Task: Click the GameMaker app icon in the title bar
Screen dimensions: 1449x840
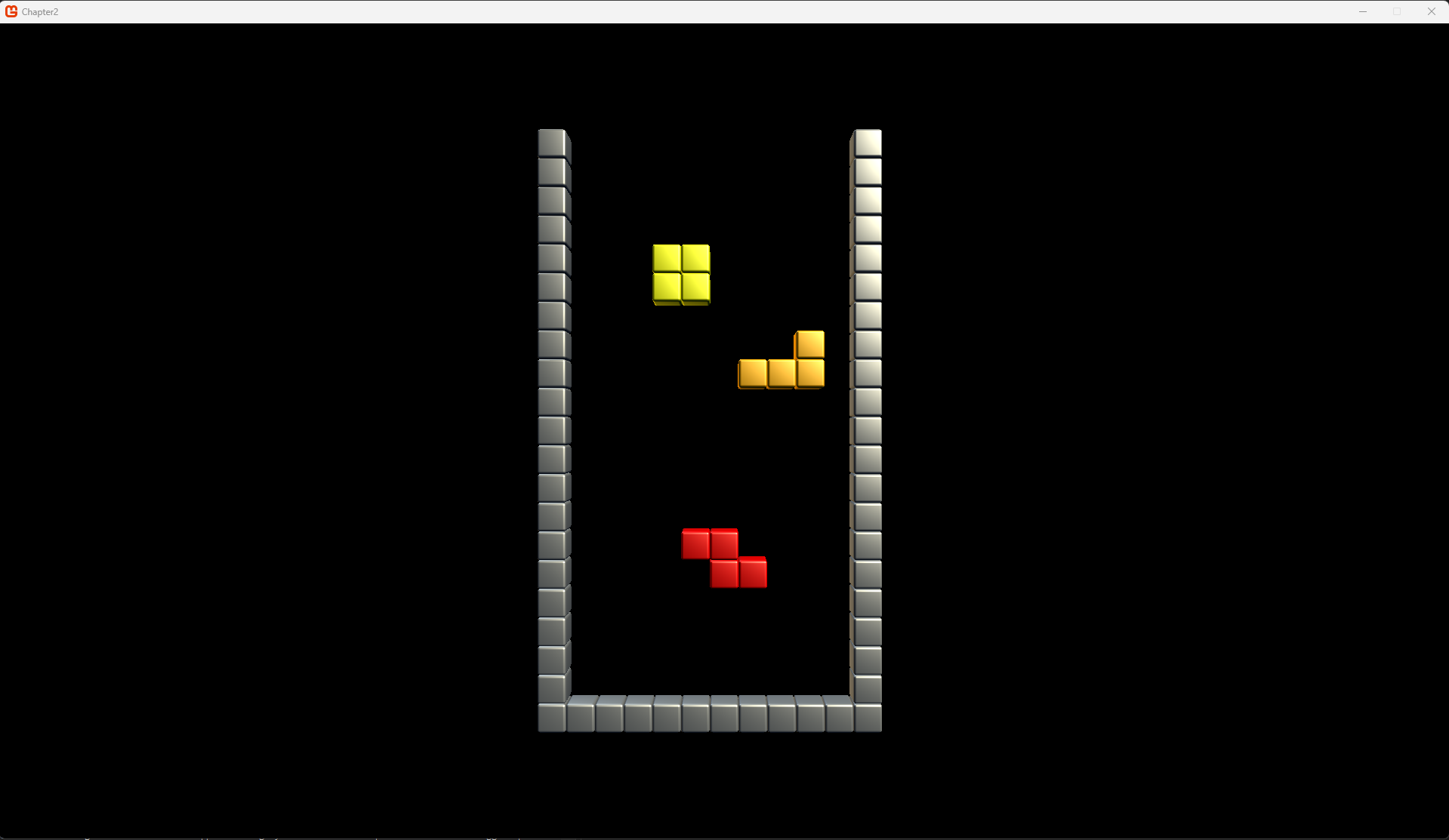Action: pos(11,11)
